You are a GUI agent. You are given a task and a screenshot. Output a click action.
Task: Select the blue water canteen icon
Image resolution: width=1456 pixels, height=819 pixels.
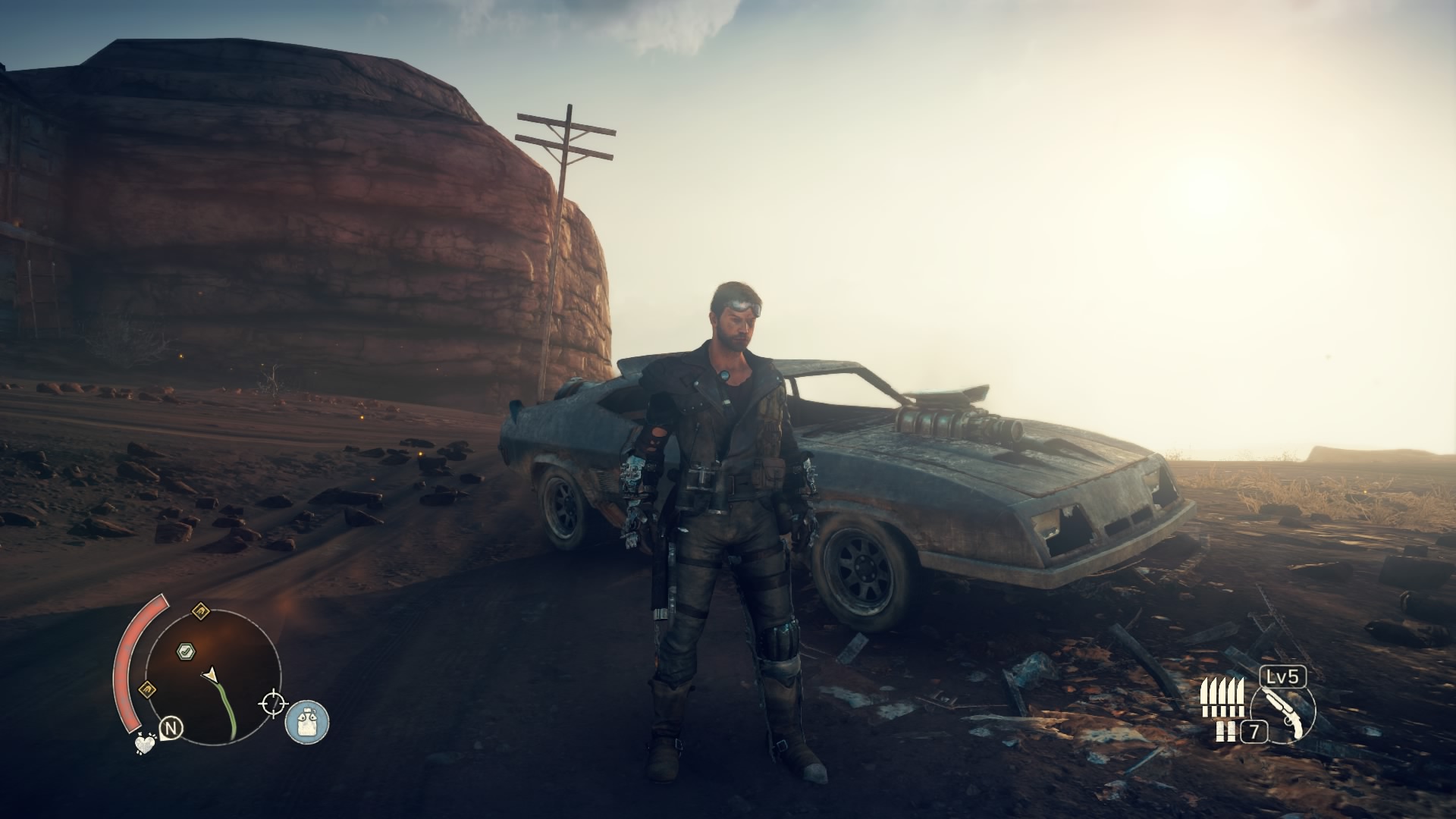pyautogui.click(x=306, y=722)
